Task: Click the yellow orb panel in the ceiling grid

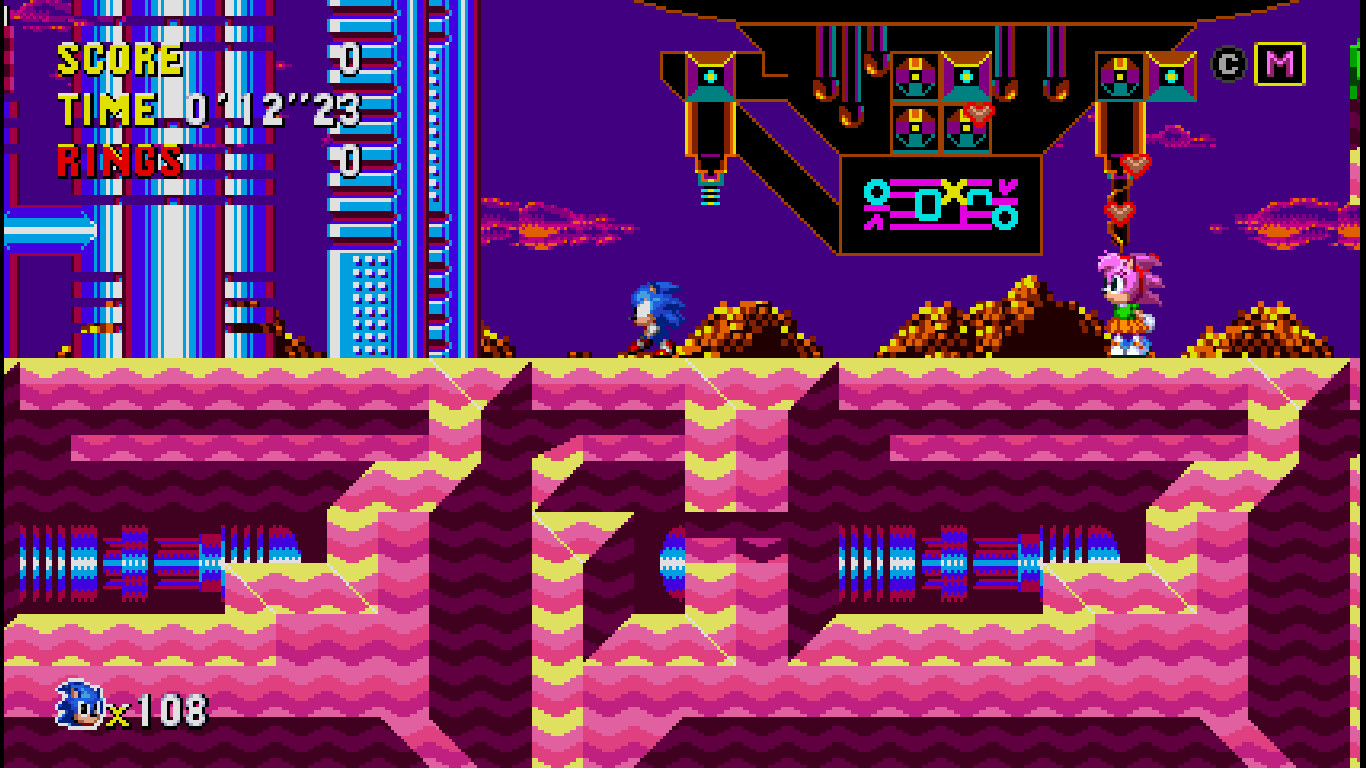Action: pos(915,75)
